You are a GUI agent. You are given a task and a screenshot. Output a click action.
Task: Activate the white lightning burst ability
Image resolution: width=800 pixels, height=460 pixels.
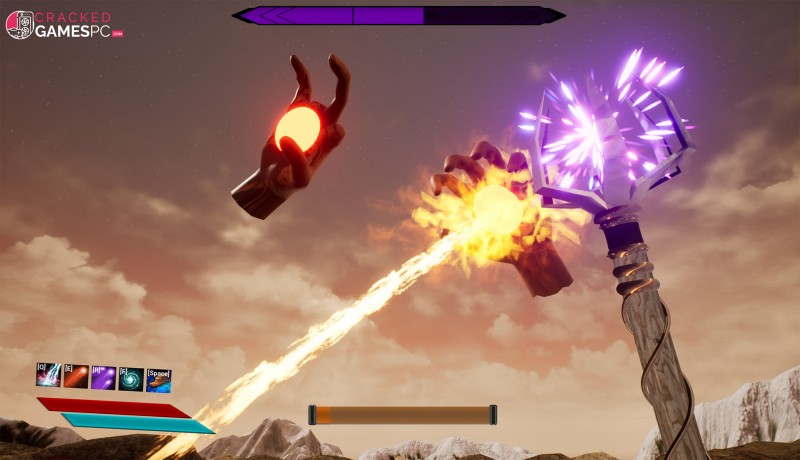click(49, 377)
